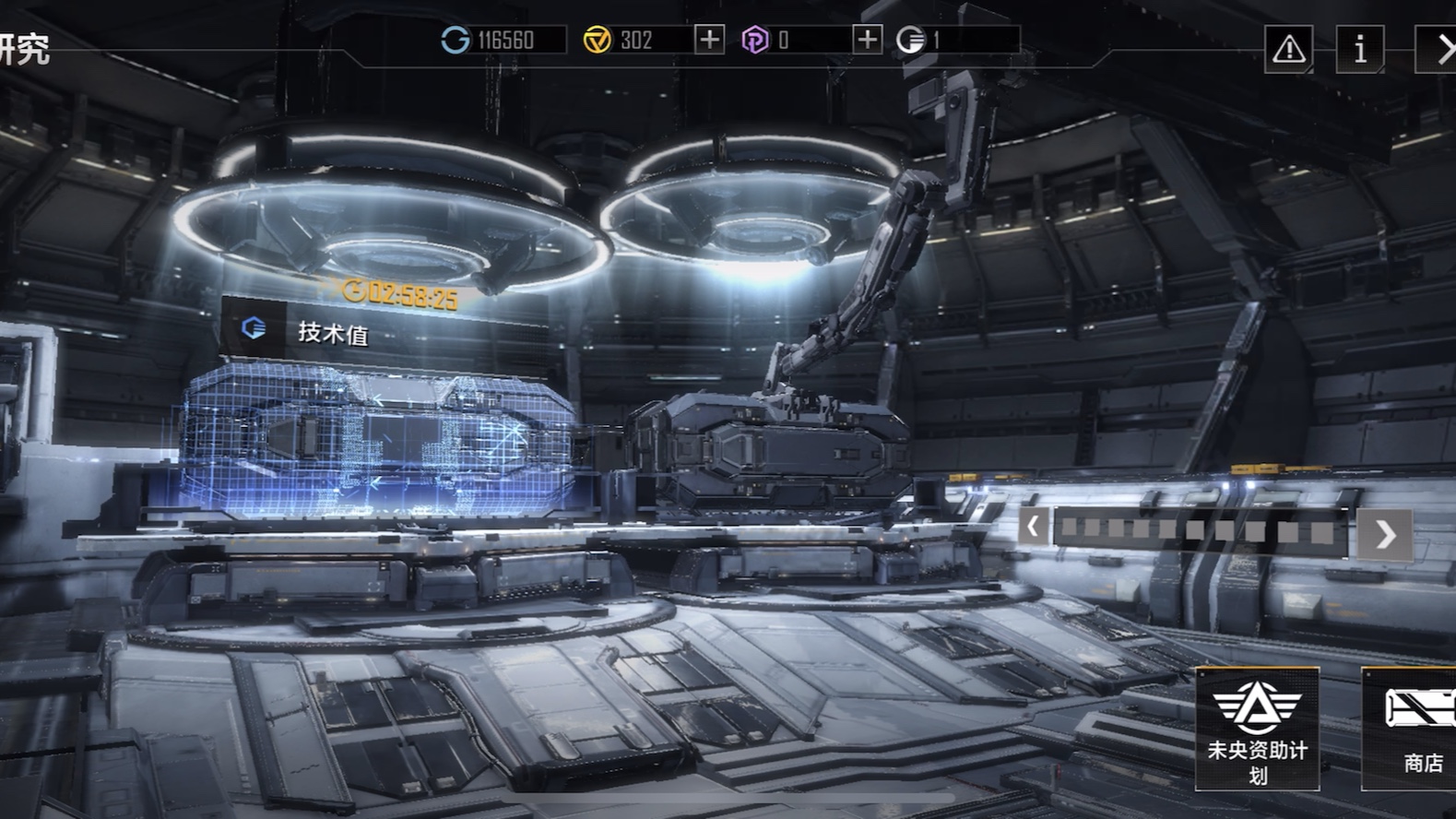Screen dimensions: 1456x819
Task: Open the 商店 shop
Action: 1411,729
